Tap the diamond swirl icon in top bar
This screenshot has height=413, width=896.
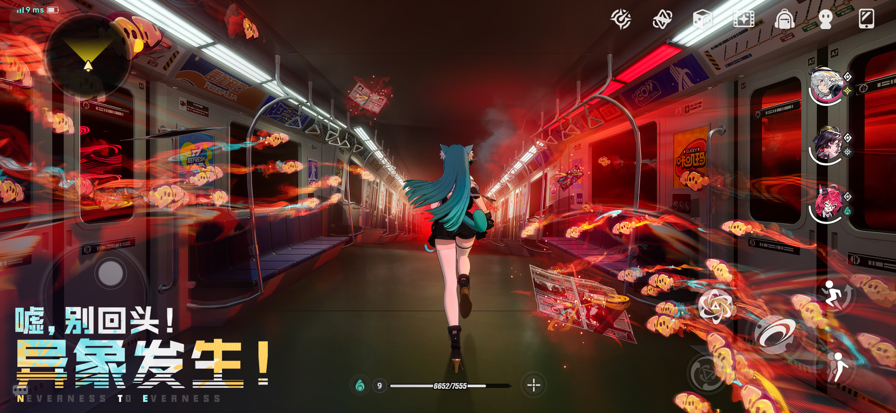(x=662, y=19)
